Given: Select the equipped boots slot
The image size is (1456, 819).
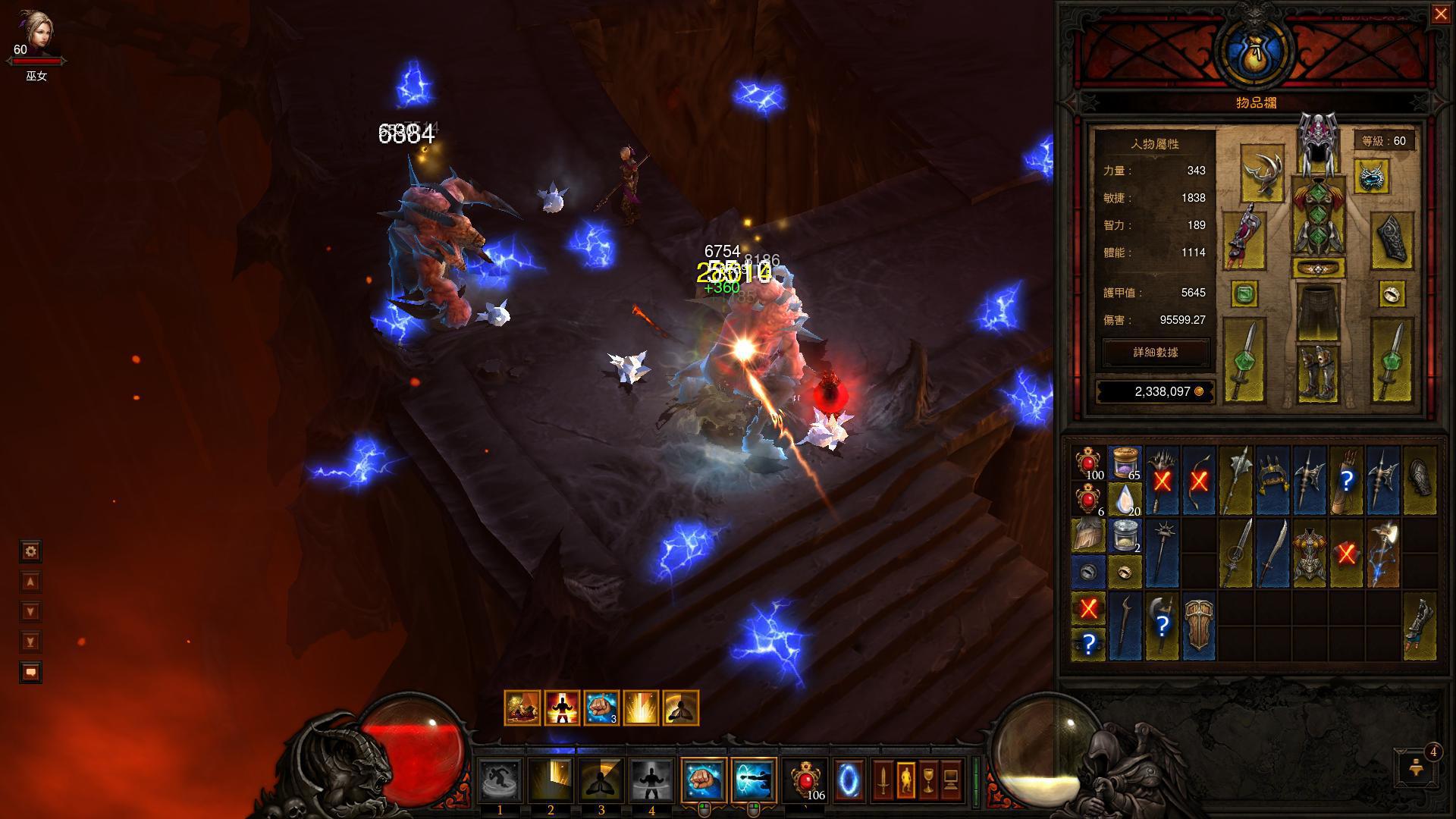Looking at the screenshot, I should click(1317, 372).
